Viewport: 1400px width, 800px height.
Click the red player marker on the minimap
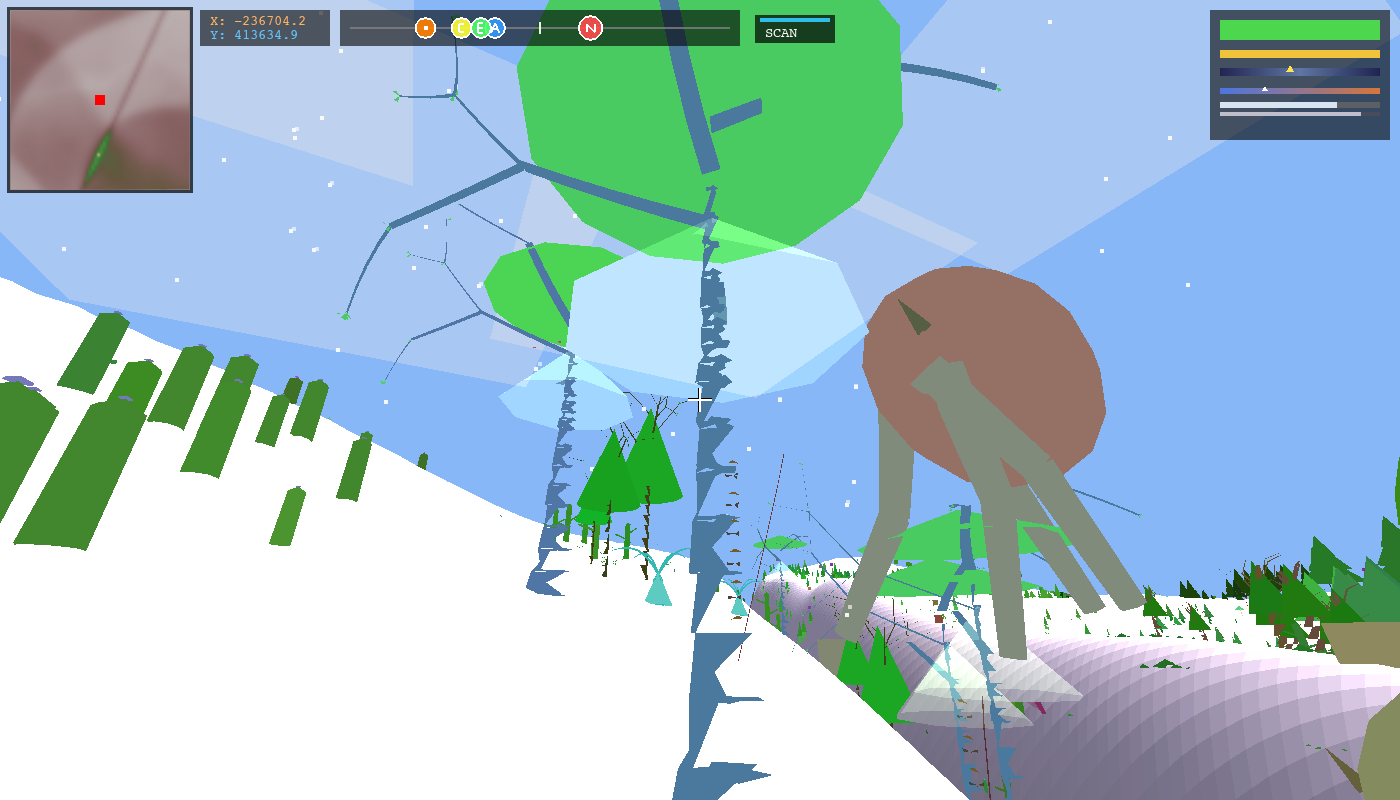(x=99, y=99)
